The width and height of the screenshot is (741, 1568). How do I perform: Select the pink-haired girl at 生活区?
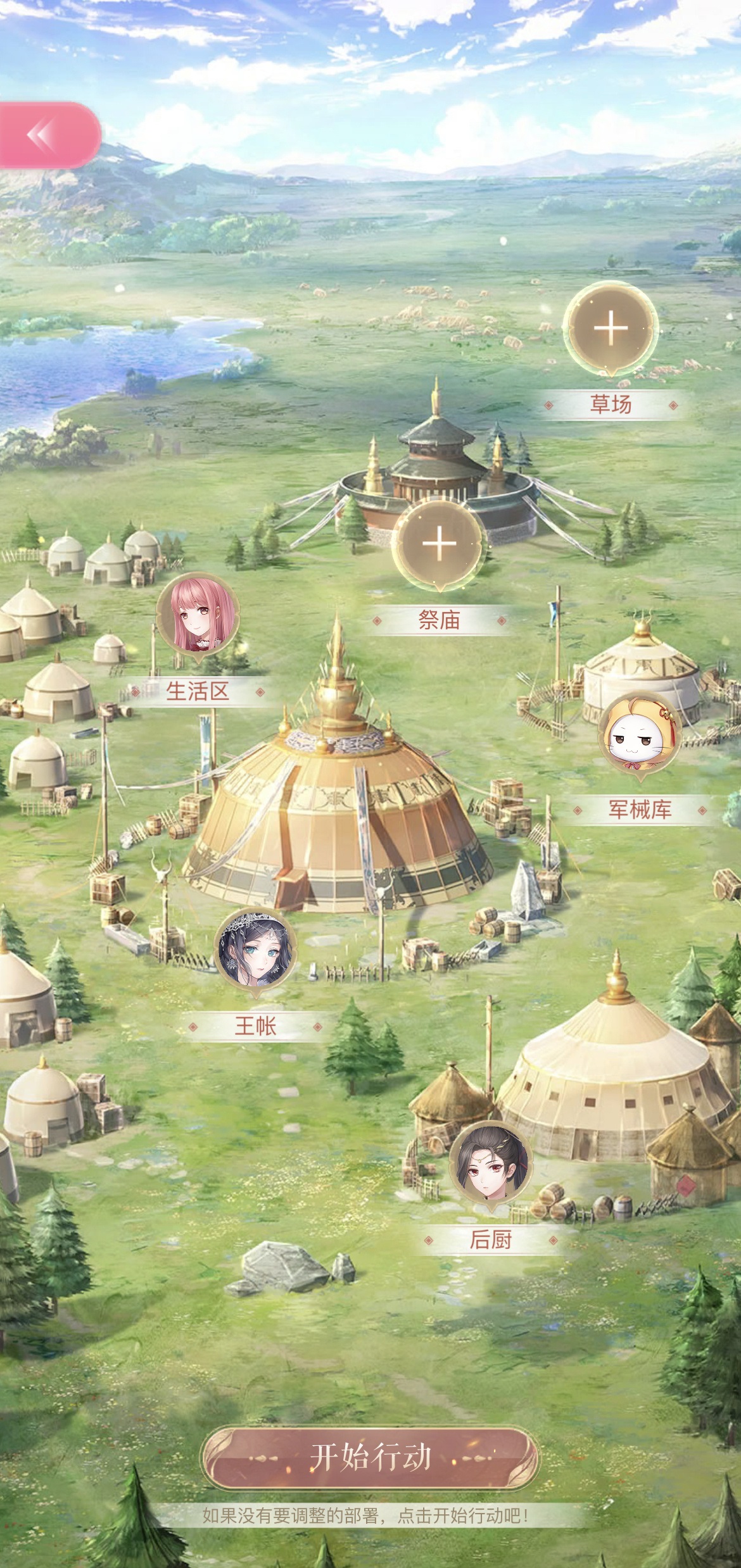pos(198,616)
